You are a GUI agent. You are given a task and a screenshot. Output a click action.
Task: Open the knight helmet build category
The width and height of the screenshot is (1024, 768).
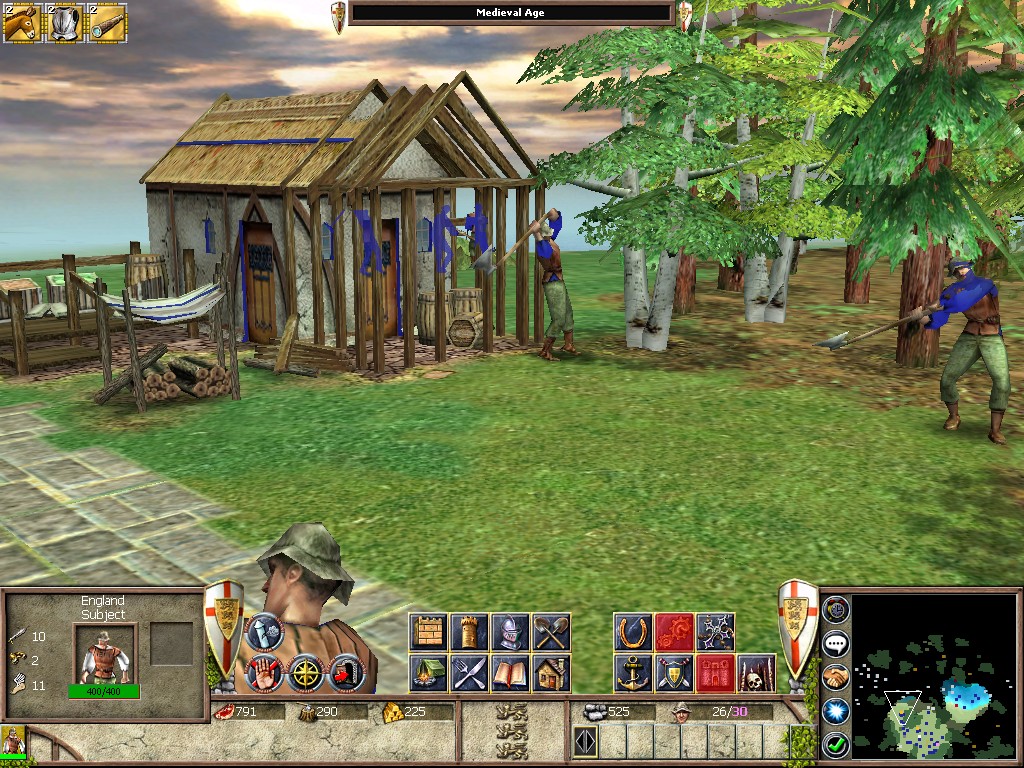click(510, 632)
